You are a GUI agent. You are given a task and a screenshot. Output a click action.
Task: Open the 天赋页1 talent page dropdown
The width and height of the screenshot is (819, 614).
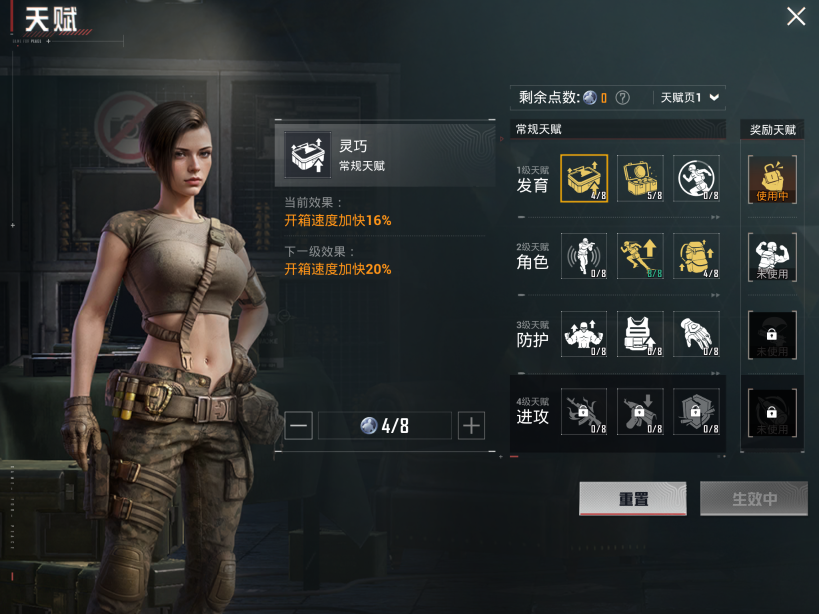(689, 98)
